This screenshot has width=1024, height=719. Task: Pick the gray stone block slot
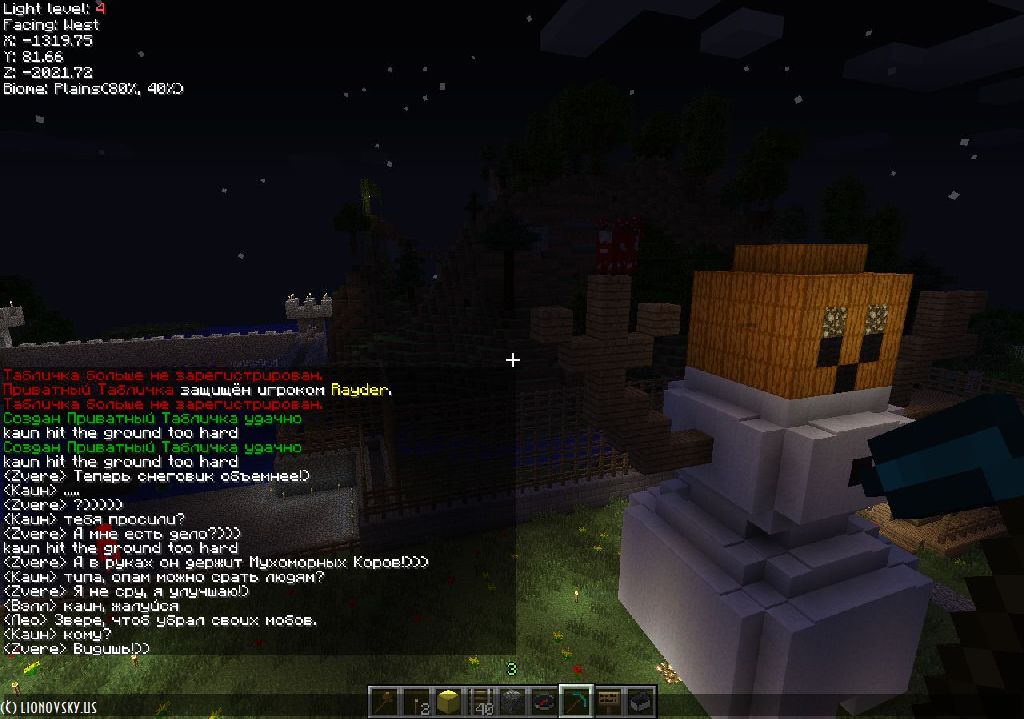click(x=512, y=701)
